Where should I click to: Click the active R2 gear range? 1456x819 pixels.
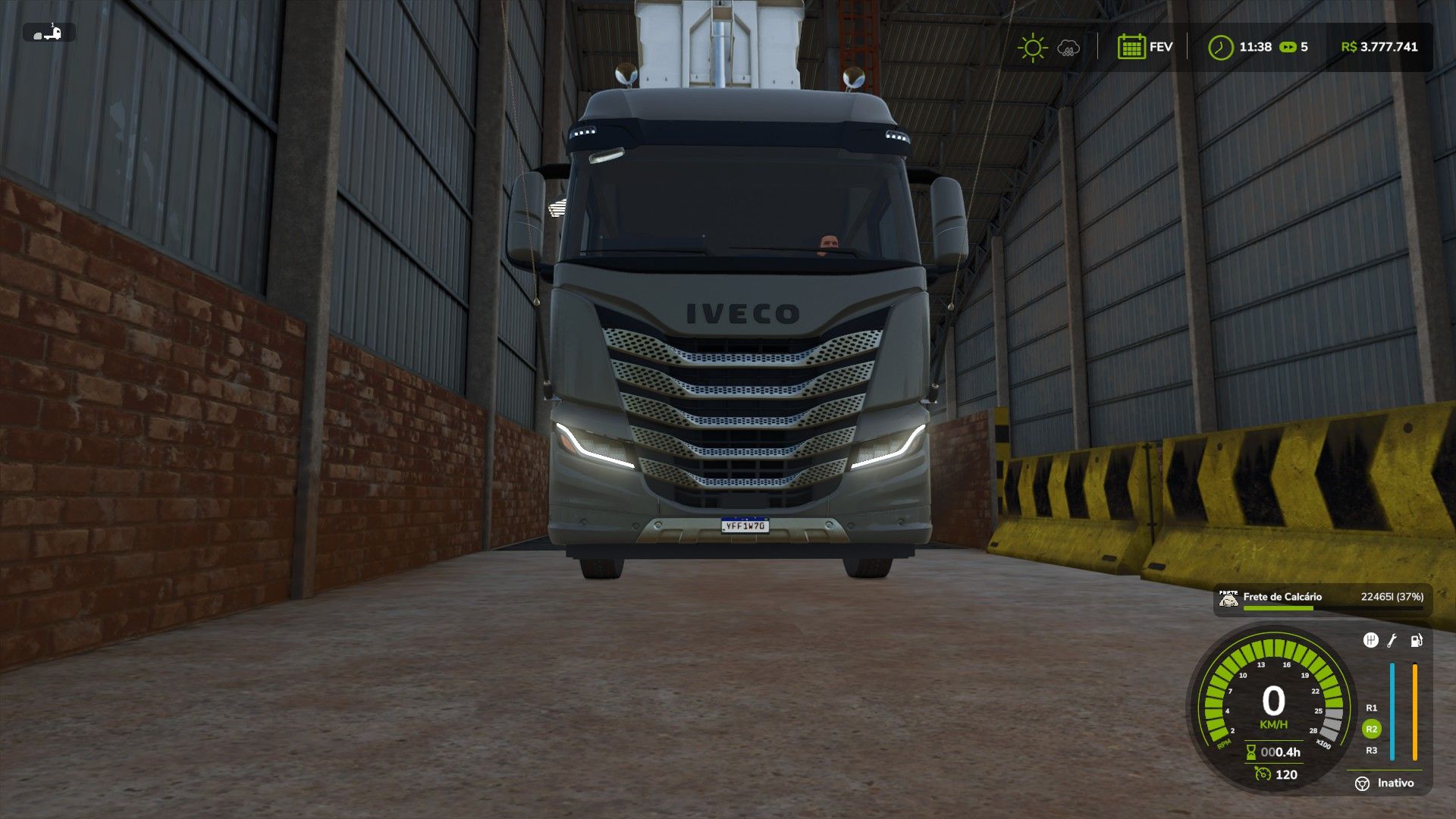[1373, 727]
